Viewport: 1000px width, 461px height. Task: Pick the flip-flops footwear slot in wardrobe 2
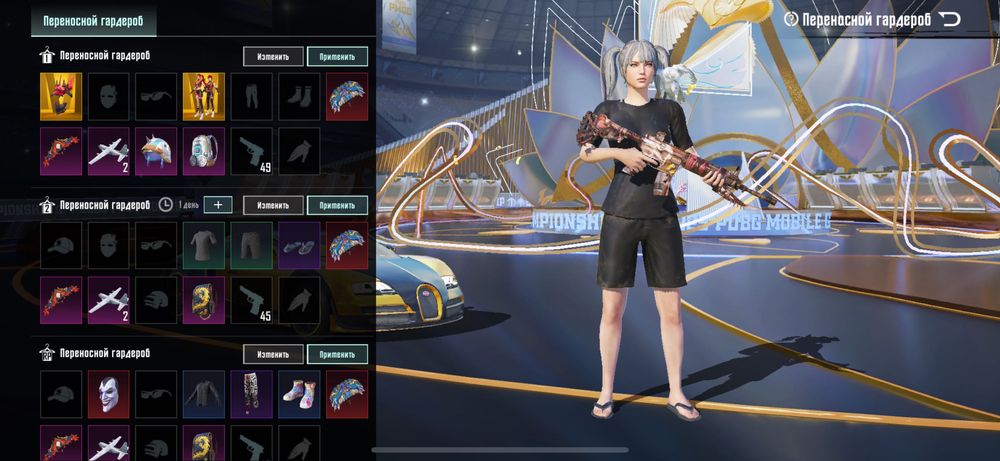pyautogui.click(x=299, y=243)
